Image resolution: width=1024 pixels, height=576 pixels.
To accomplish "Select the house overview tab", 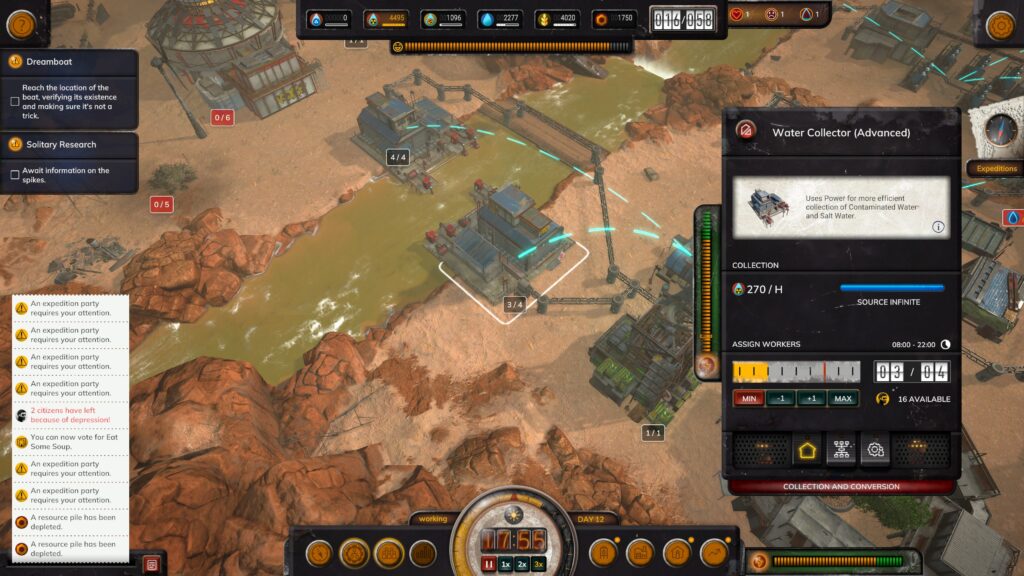I will pos(805,450).
